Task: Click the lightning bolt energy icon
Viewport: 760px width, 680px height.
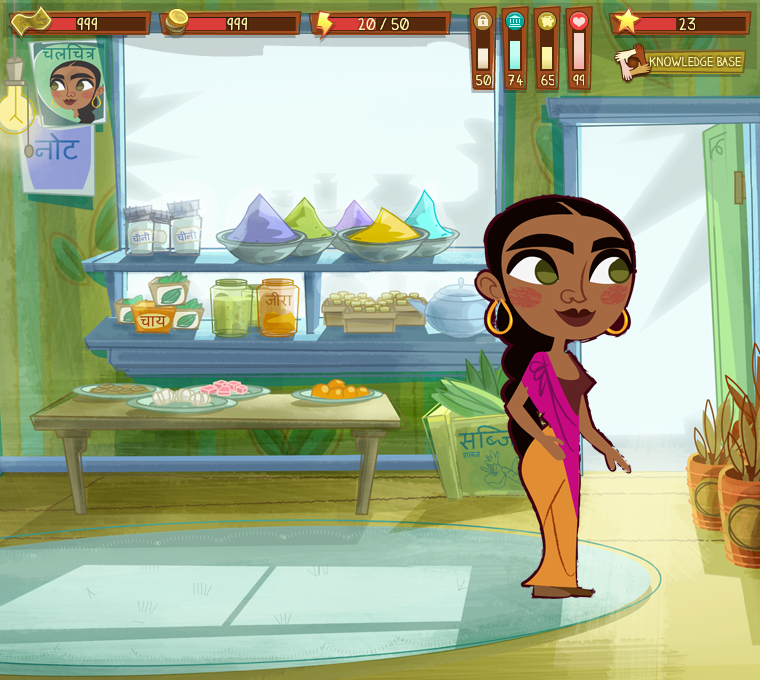Action: coord(325,23)
